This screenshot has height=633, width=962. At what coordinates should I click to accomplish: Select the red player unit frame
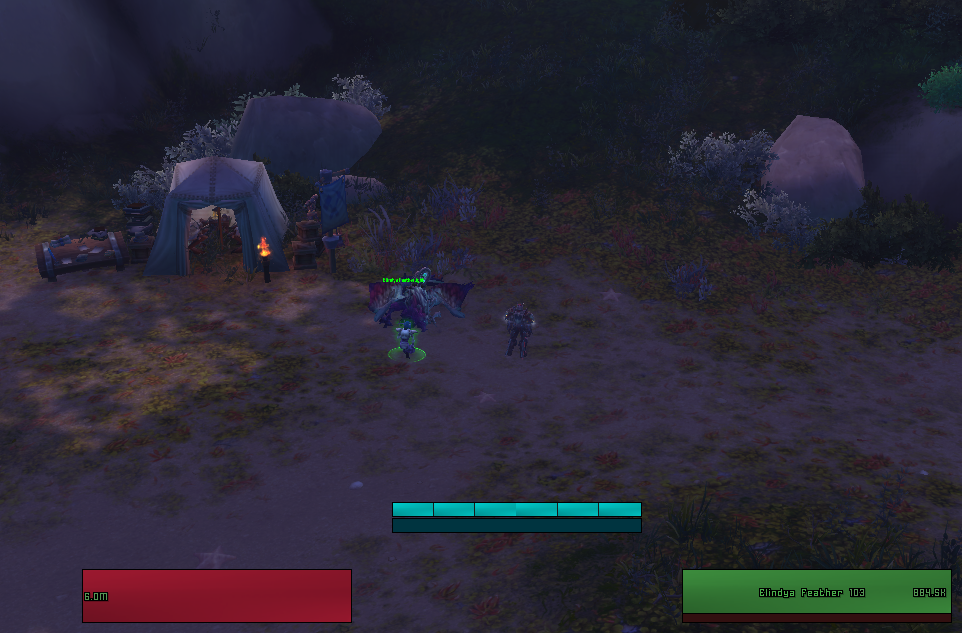click(216, 595)
